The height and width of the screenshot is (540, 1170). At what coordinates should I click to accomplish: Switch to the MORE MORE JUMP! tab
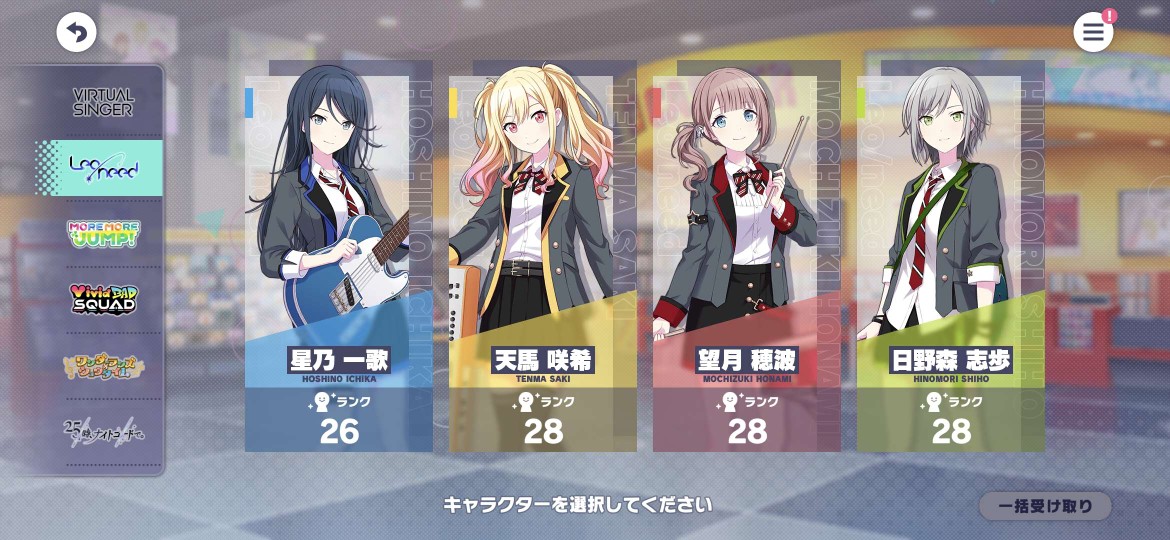pyautogui.click(x=102, y=235)
